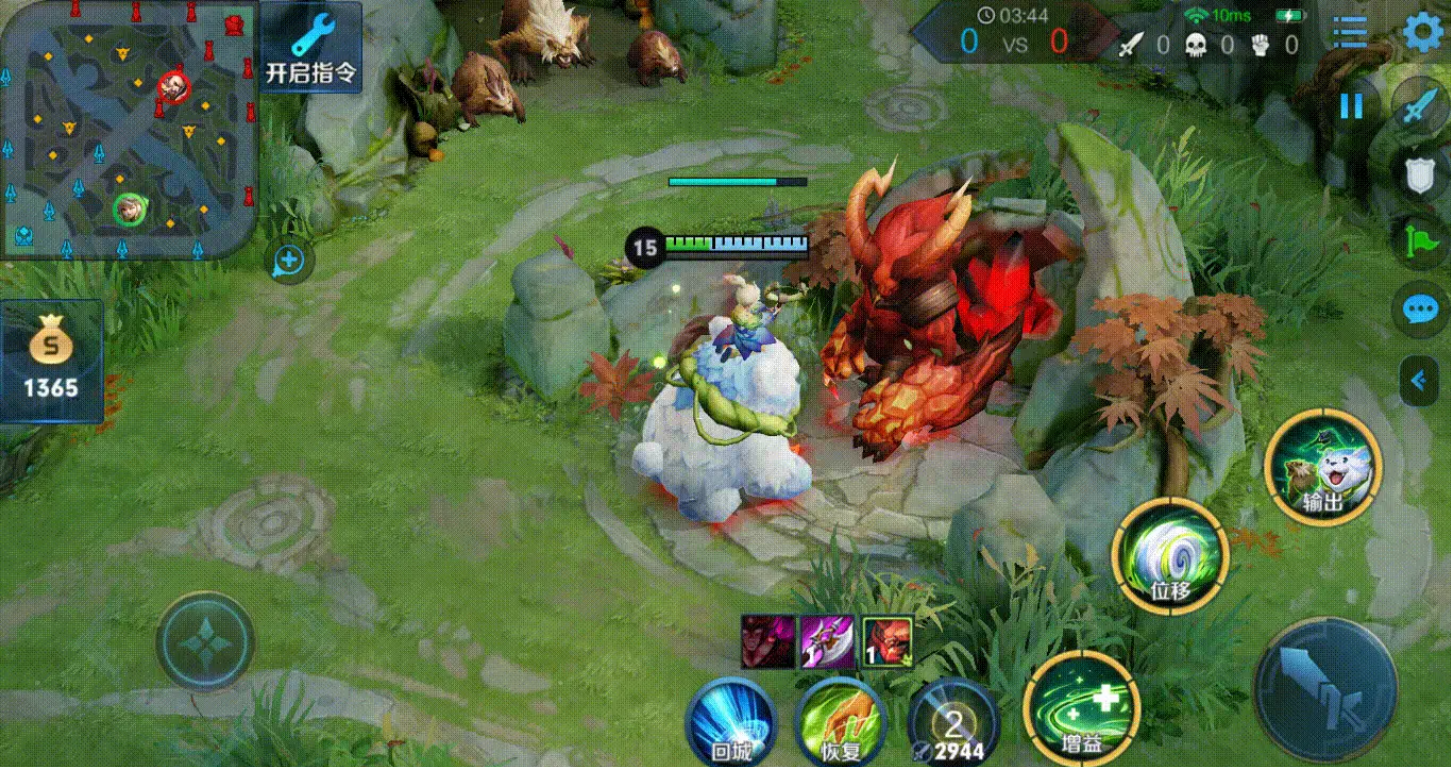The image size is (1451, 767).
Task: Open the minimap
Action: coord(127,130)
